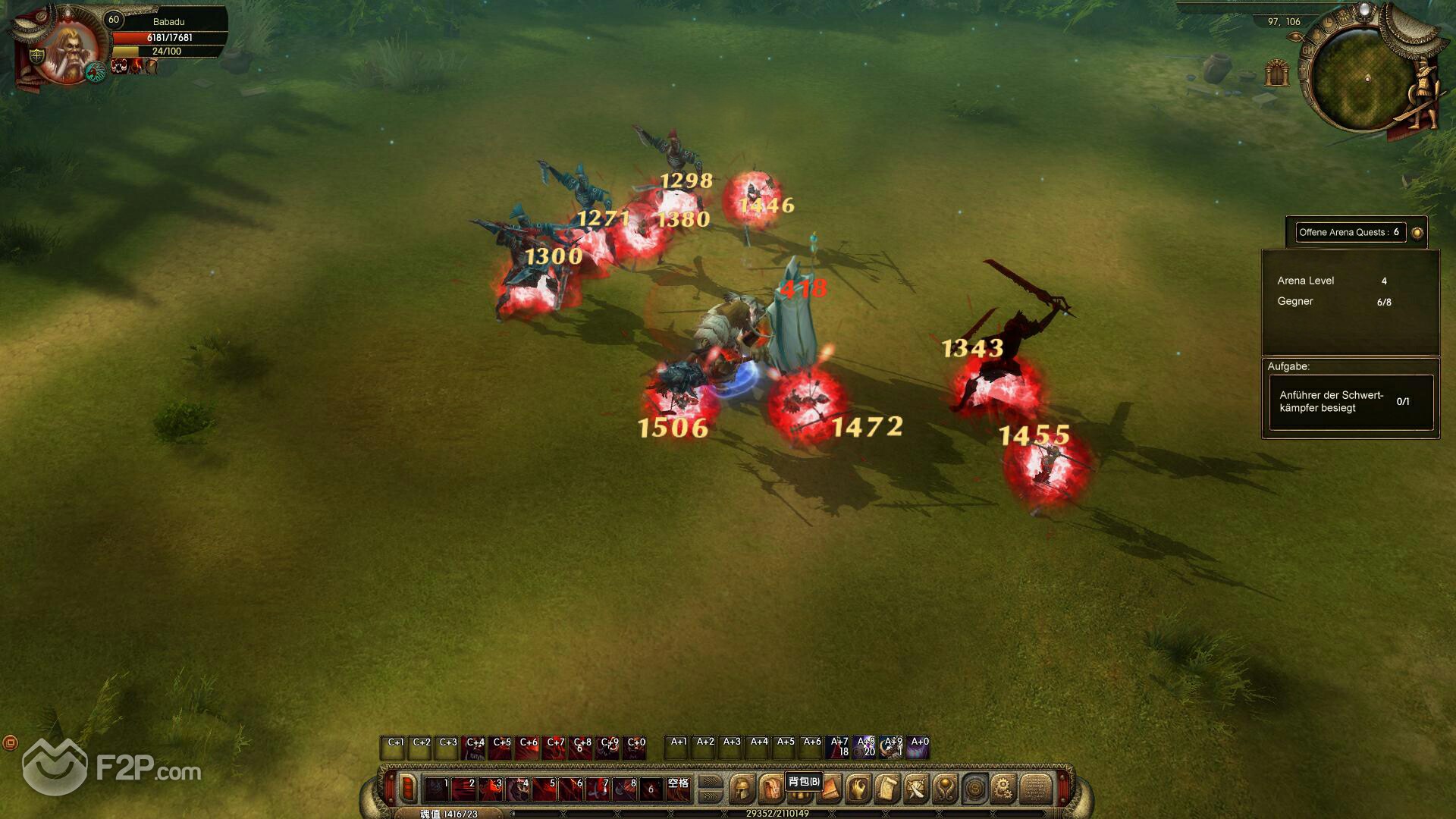
Task: Click the golden arena gate icon
Action: coord(1278,73)
